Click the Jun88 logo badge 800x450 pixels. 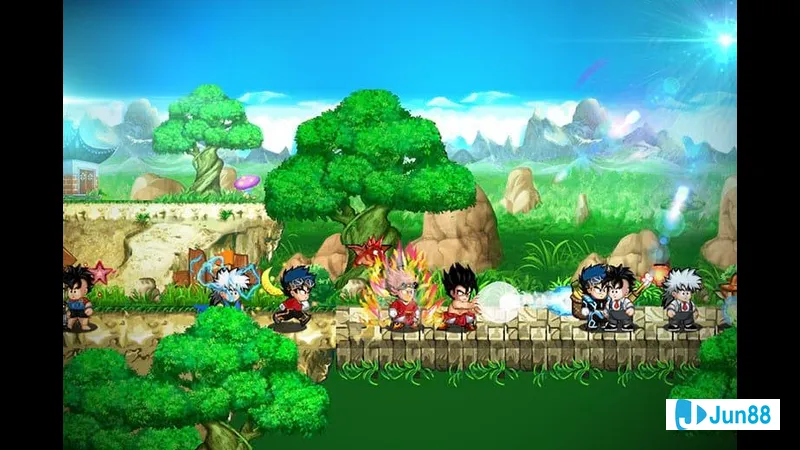click(722, 414)
